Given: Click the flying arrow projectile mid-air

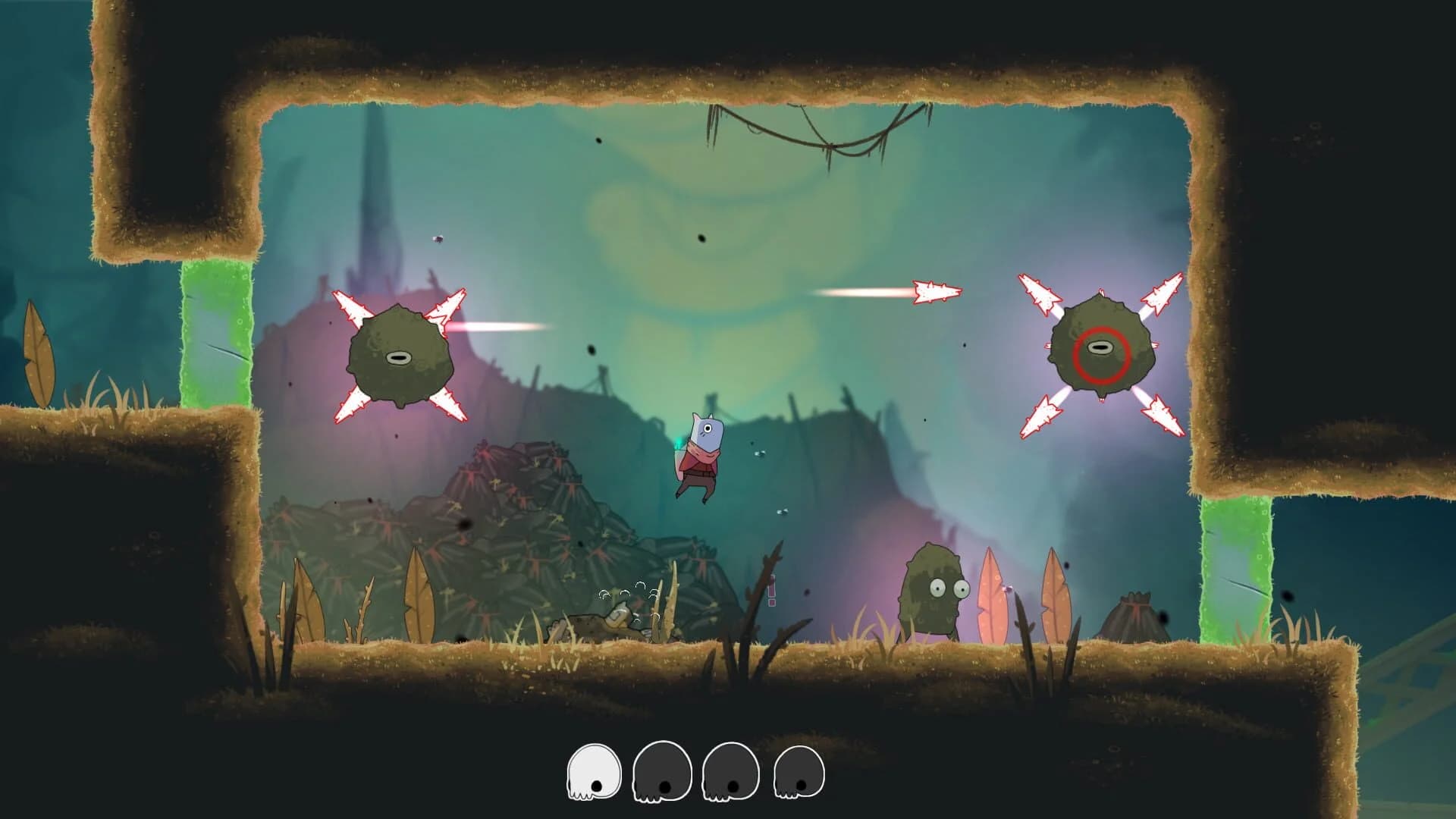Looking at the screenshot, I should [x=933, y=290].
